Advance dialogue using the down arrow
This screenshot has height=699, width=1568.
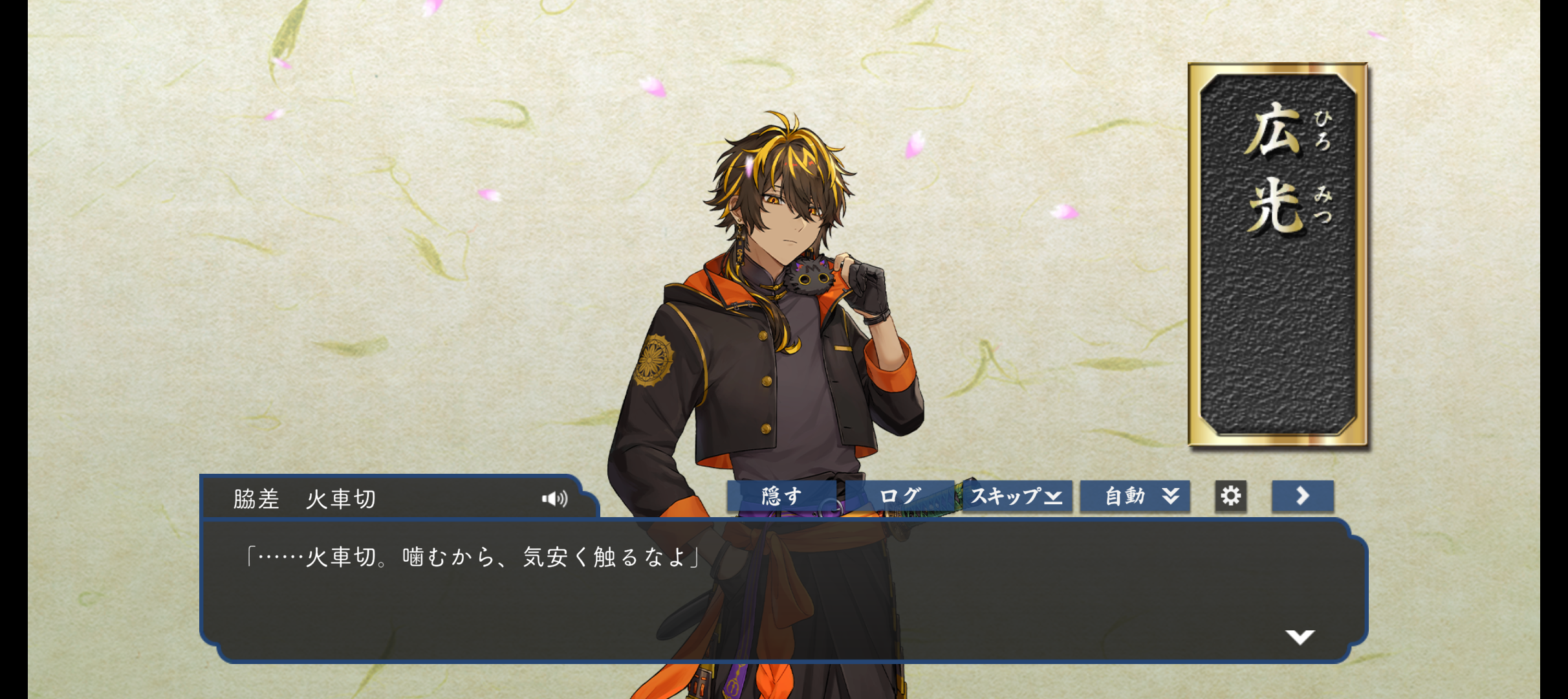1300,637
